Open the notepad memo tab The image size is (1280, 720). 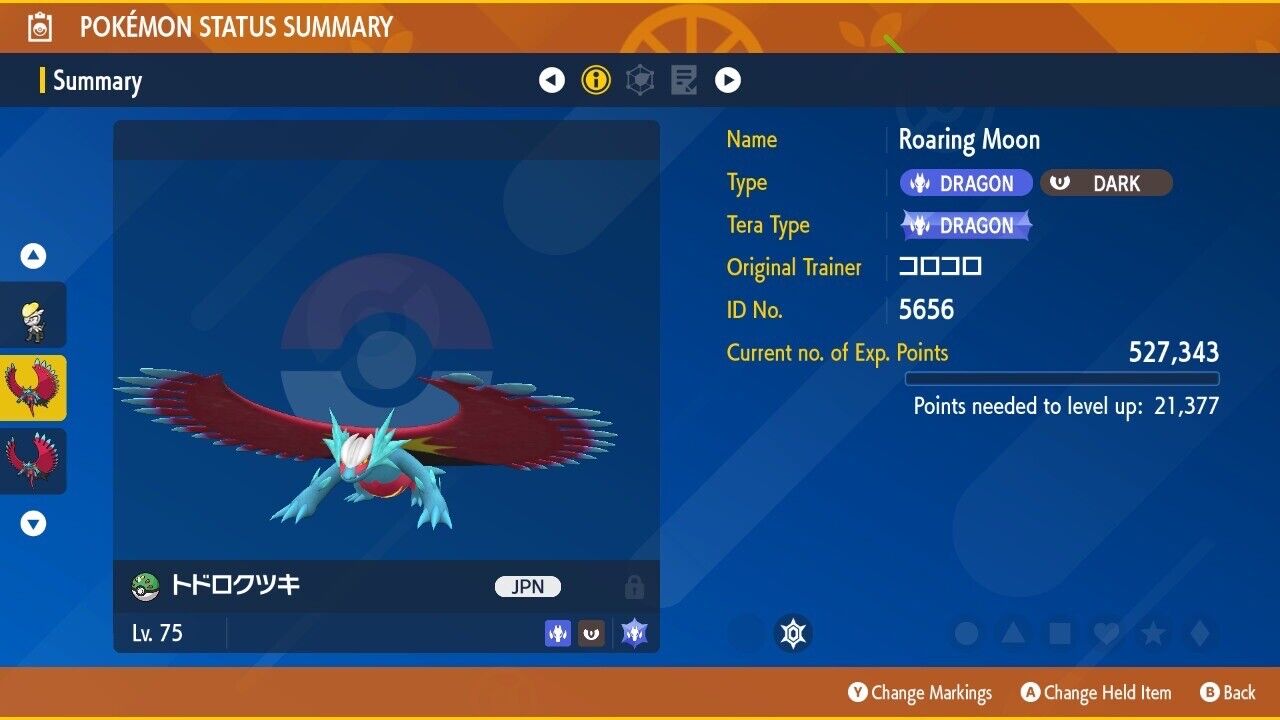(x=684, y=80)
